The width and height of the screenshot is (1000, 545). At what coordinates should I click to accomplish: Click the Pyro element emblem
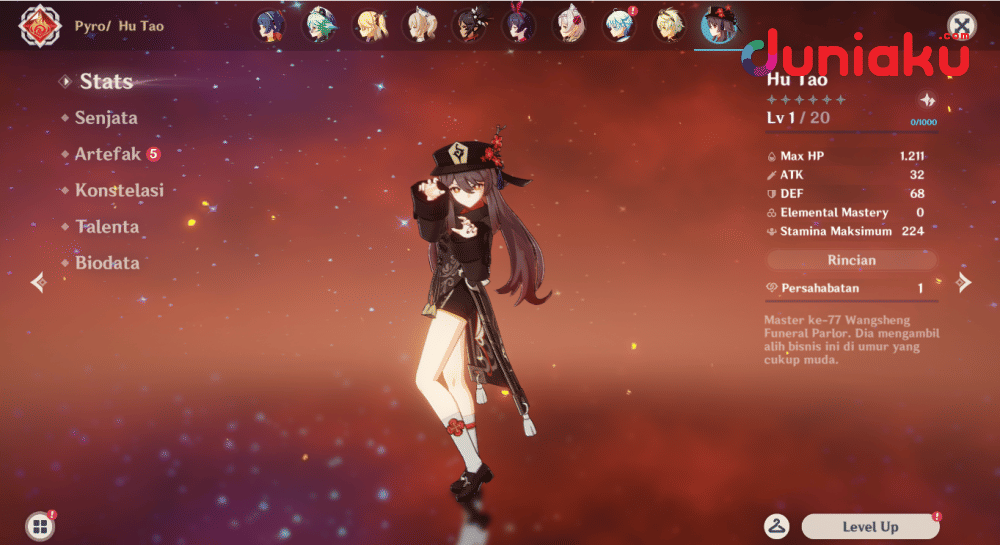[38, 26]
